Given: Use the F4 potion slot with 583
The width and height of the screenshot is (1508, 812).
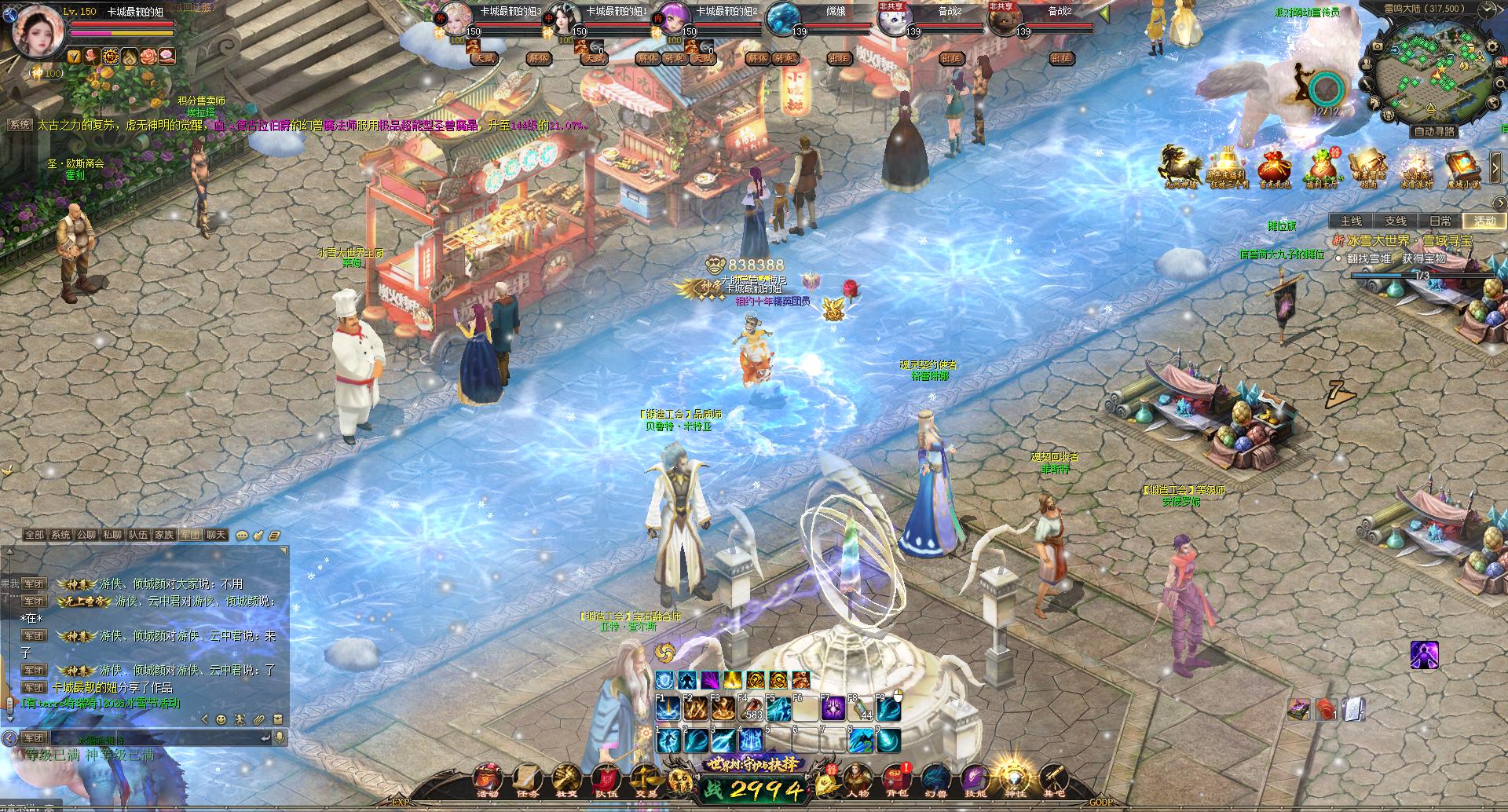Looking at the screenshot, I should tap(749, 709).
